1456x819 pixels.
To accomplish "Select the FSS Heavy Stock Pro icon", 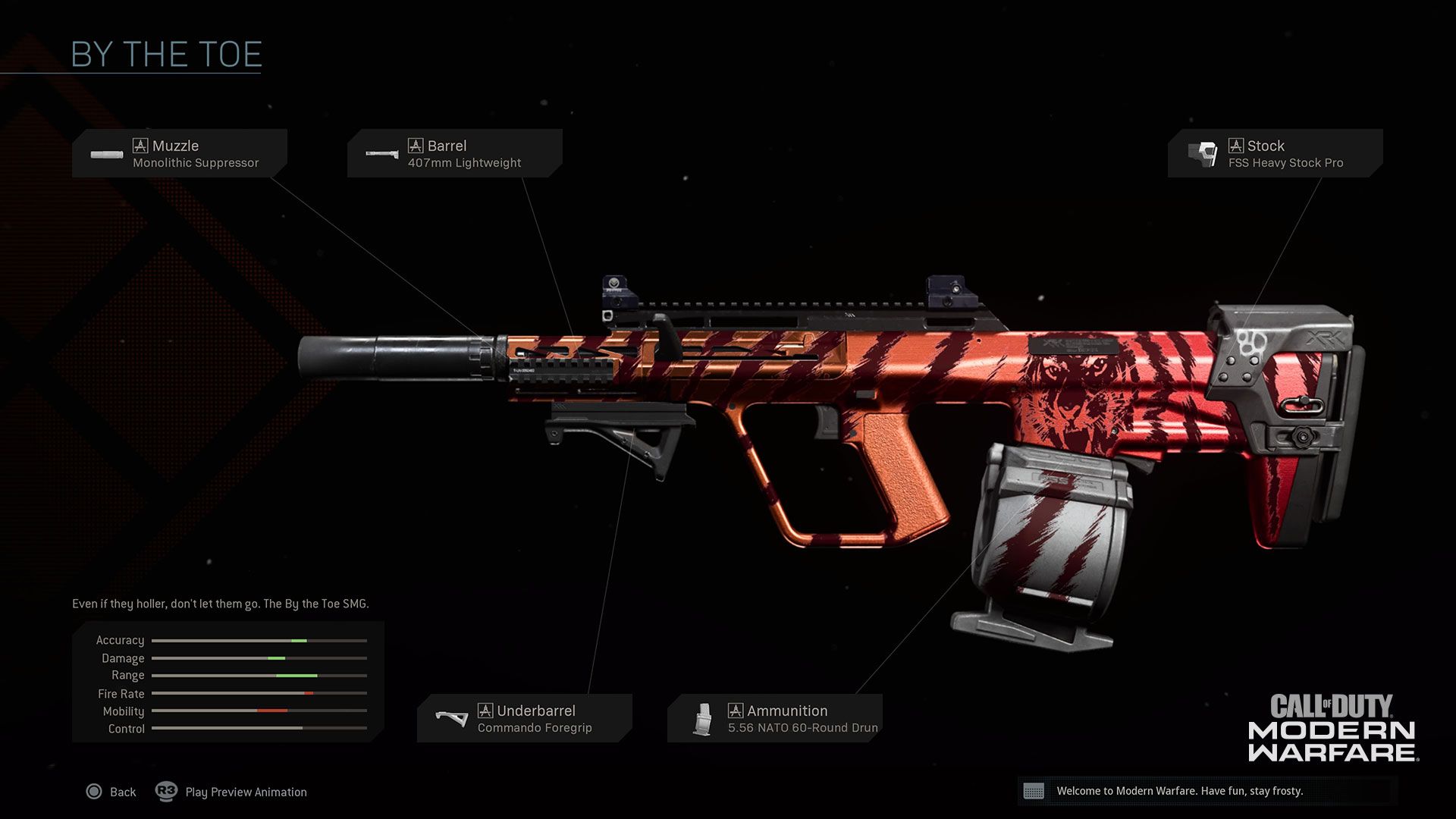I will 1204,152.
